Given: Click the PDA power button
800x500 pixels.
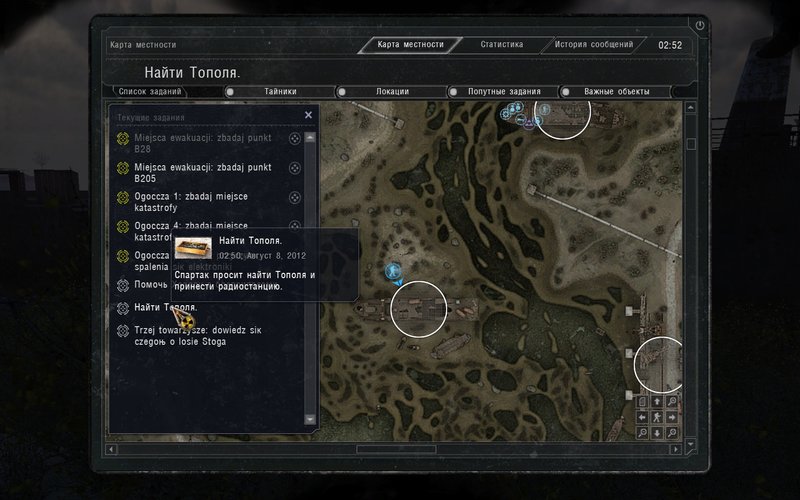Looking at the screenshot, I should (x=699, y=24).
